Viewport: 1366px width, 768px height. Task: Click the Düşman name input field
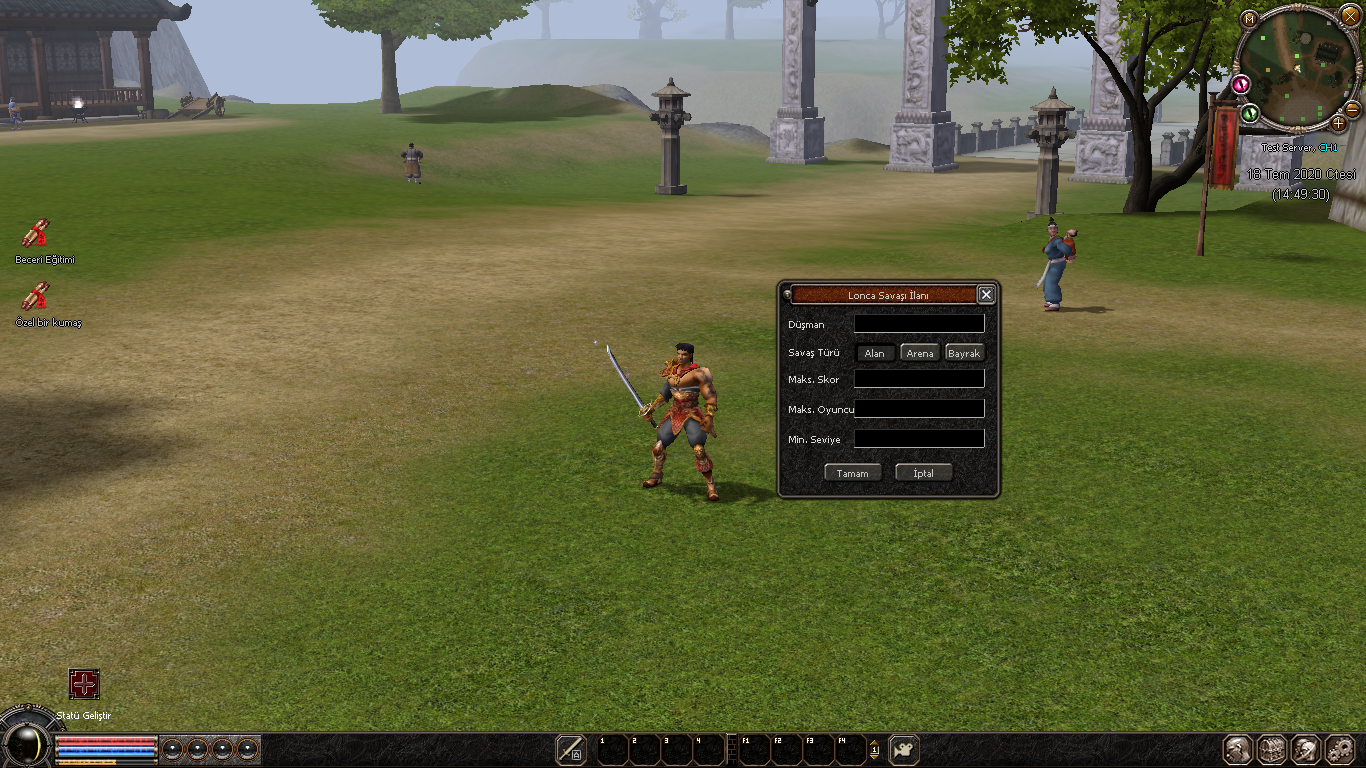[919, 324]
